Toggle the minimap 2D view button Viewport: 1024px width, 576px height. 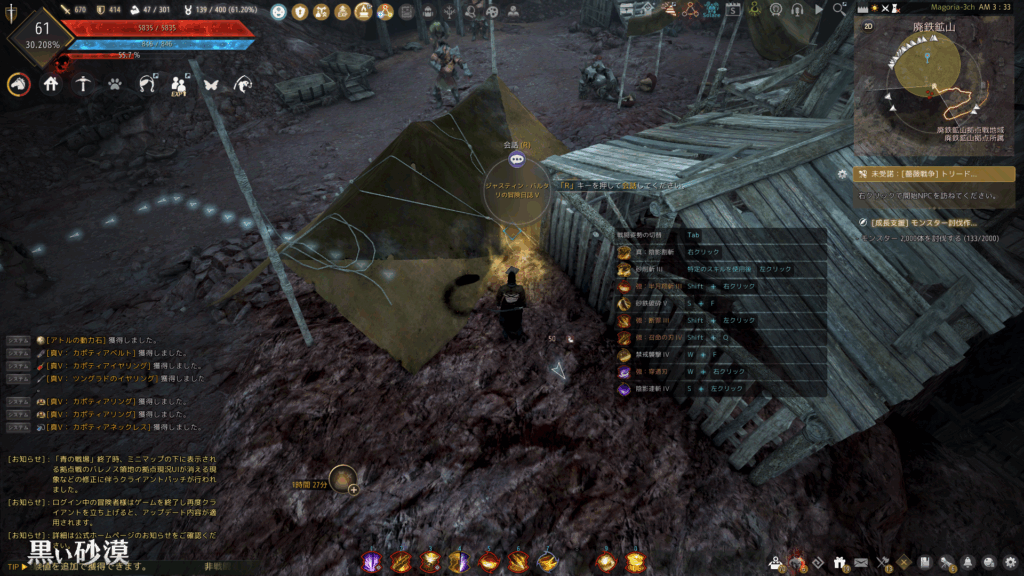pos(869,27)
